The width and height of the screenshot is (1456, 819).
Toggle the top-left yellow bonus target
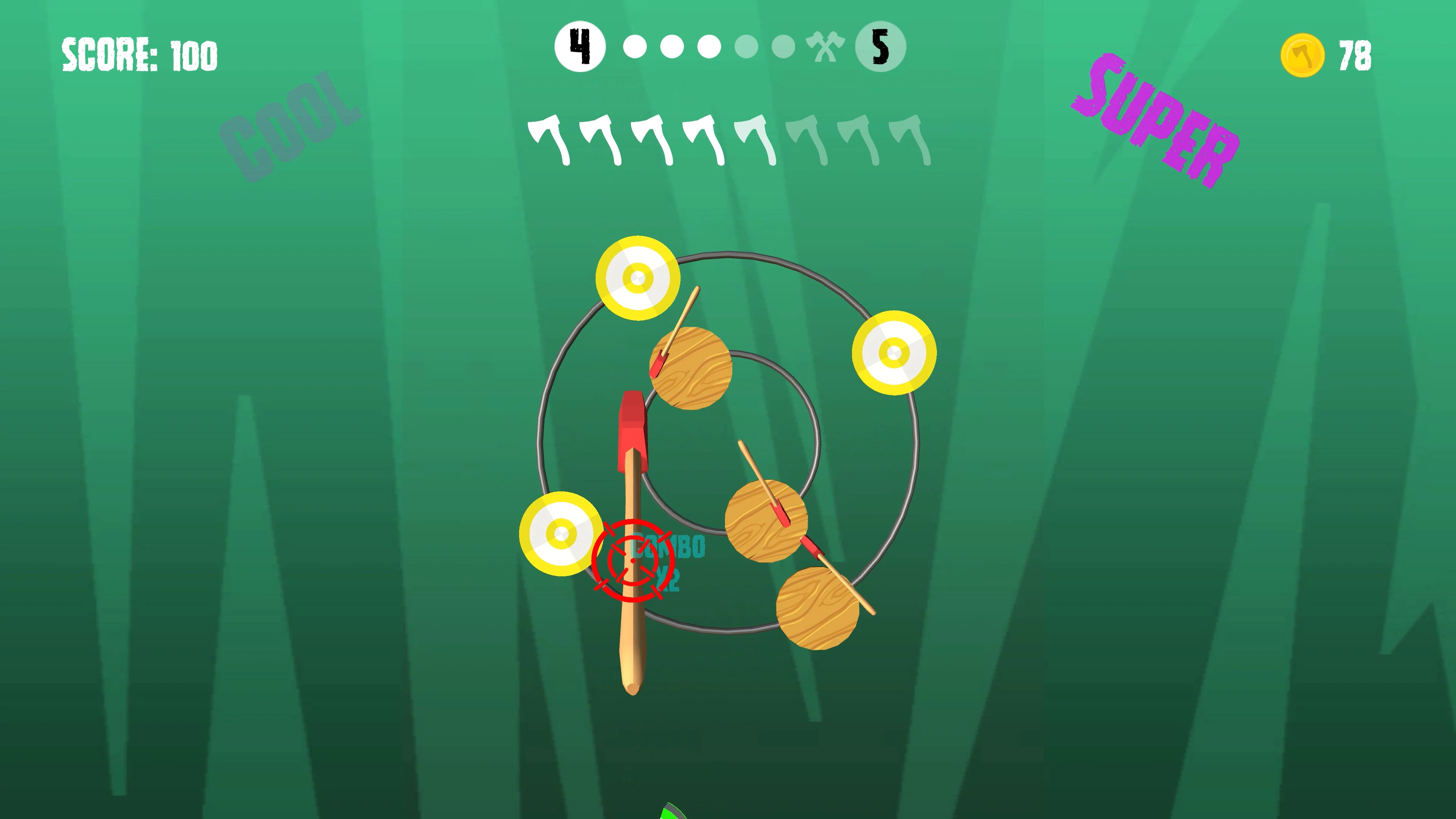tap(638, 278)
